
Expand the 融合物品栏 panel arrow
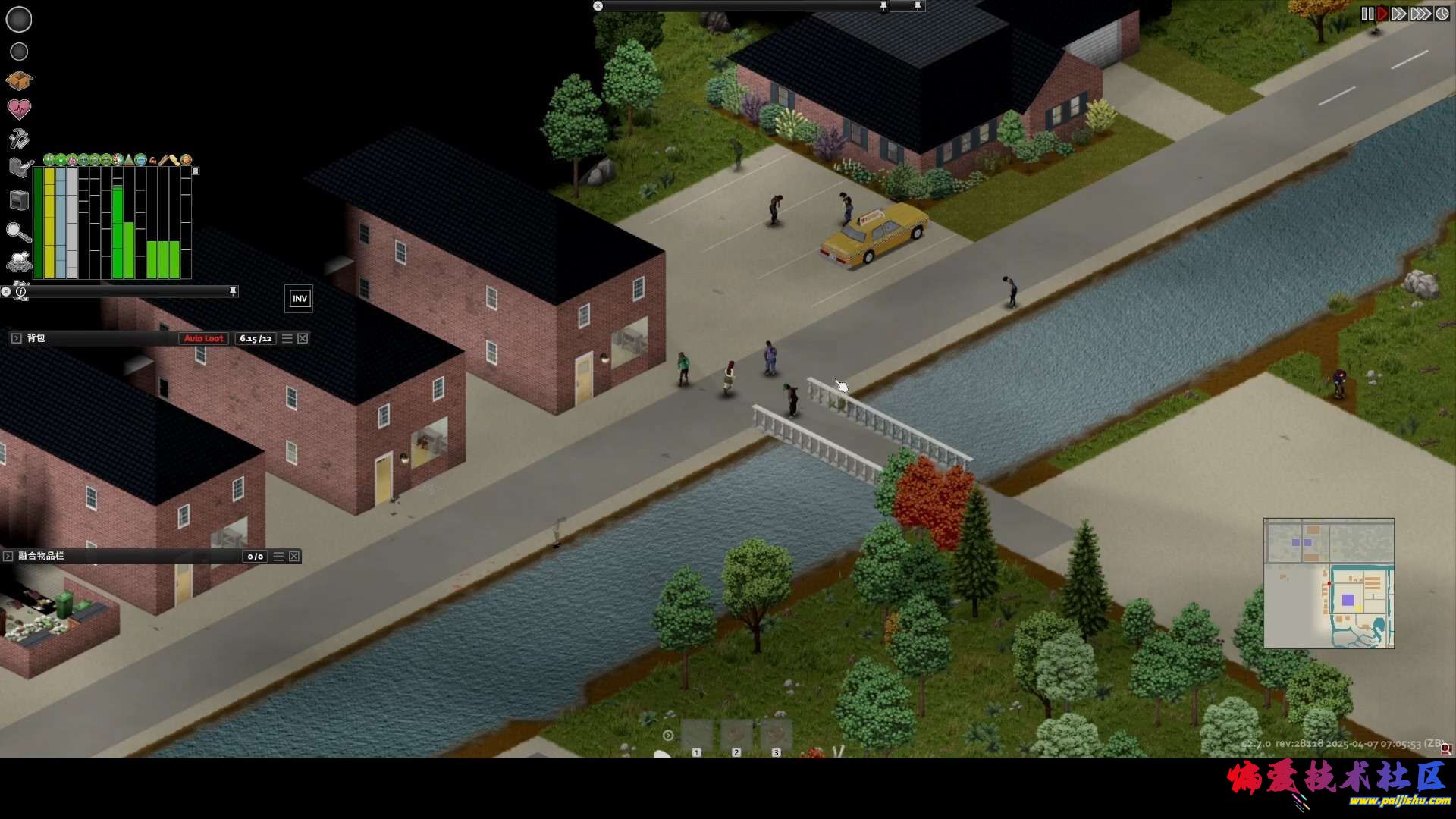8,557
